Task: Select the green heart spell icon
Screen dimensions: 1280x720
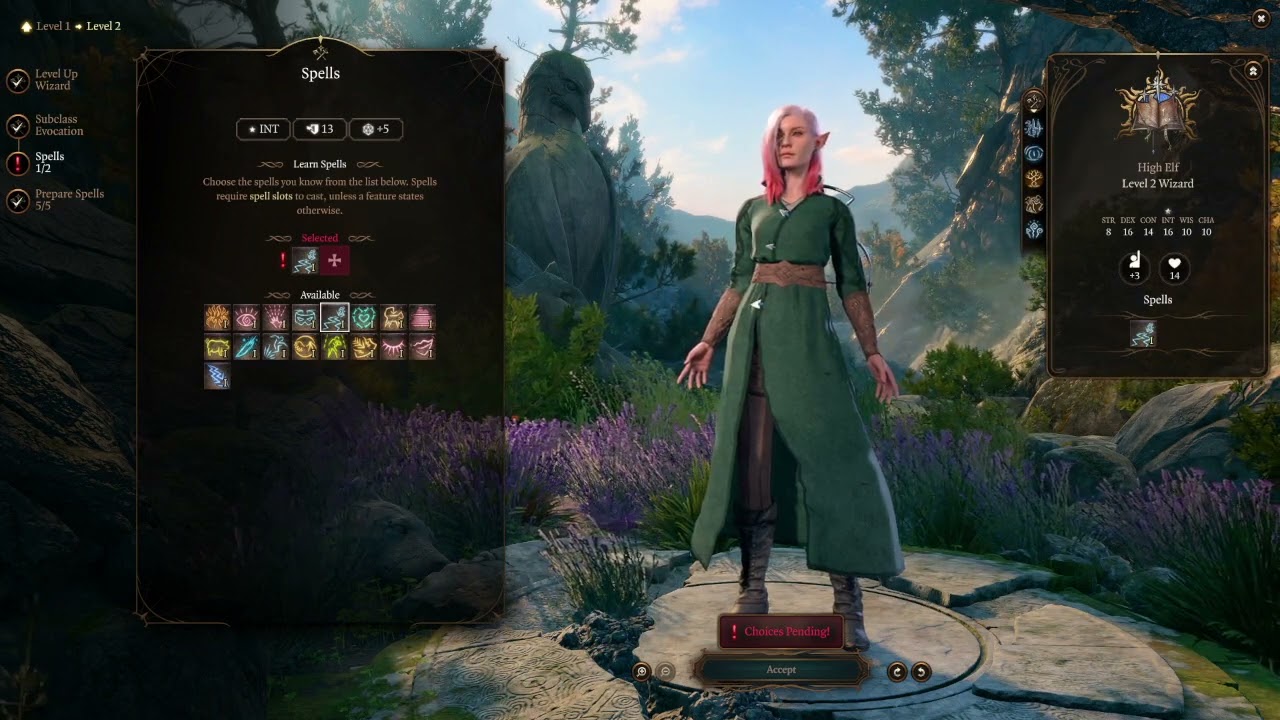Action: (363, 318)
